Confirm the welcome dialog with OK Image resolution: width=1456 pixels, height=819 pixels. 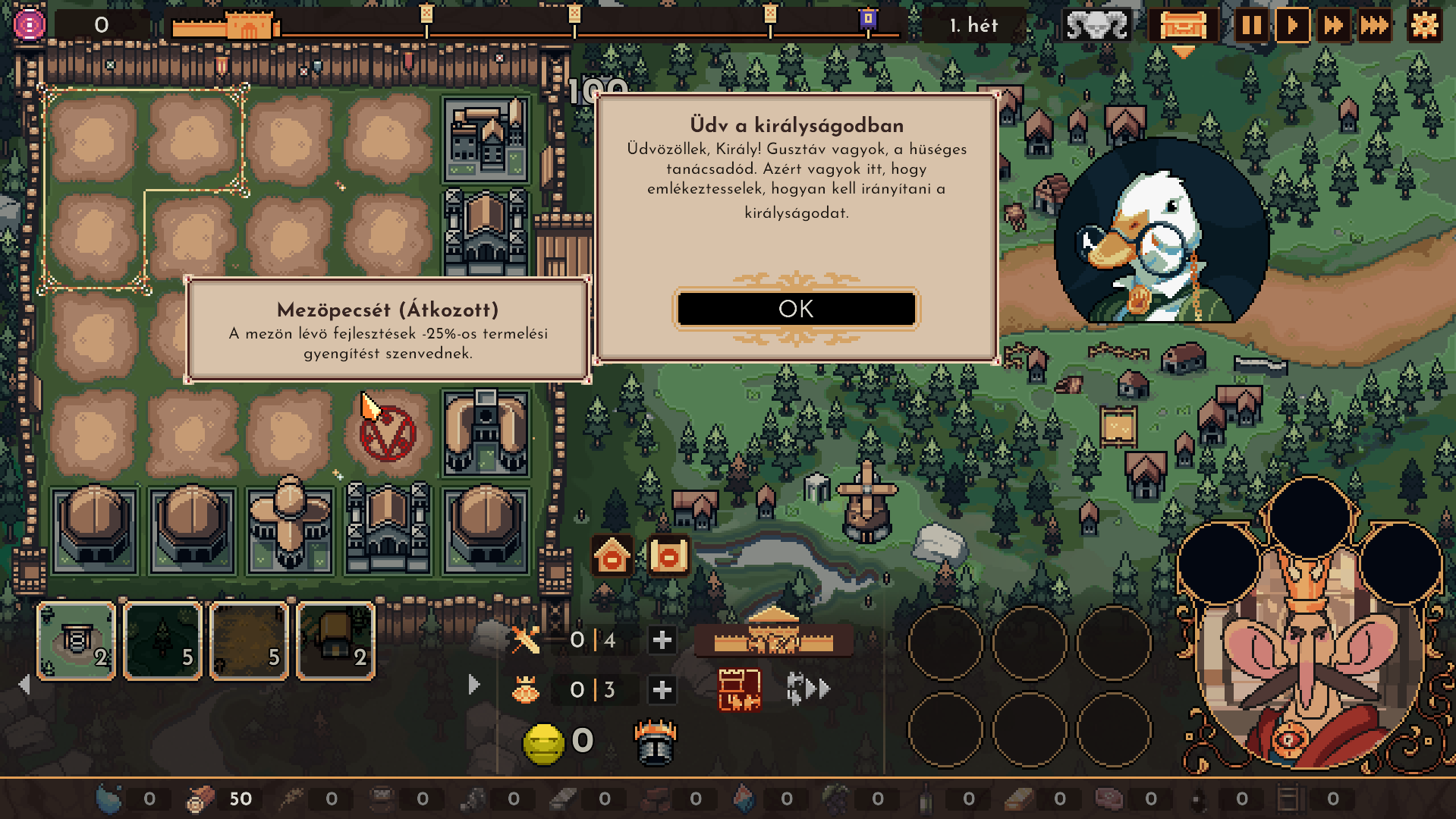coord(796,309)
